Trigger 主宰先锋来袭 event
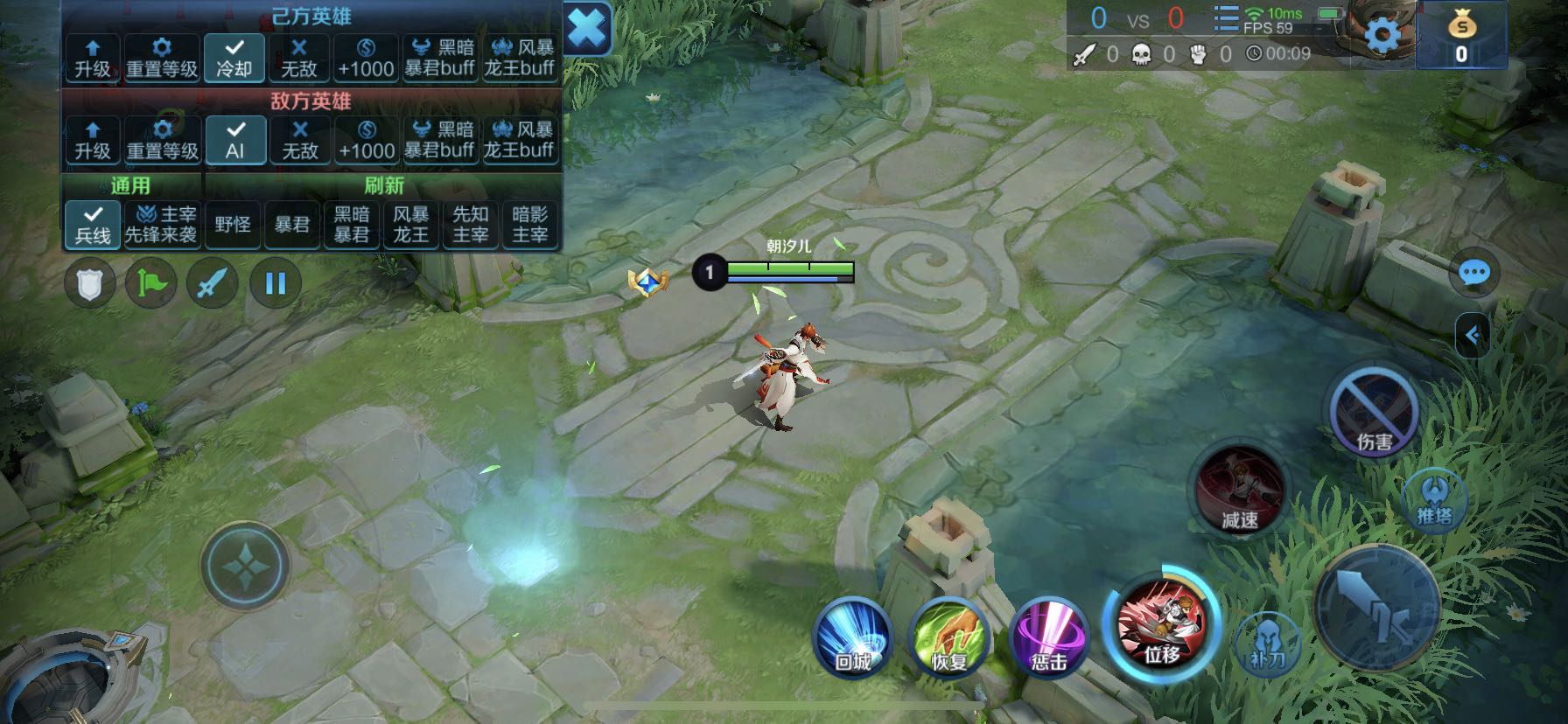 click(161, 225)
